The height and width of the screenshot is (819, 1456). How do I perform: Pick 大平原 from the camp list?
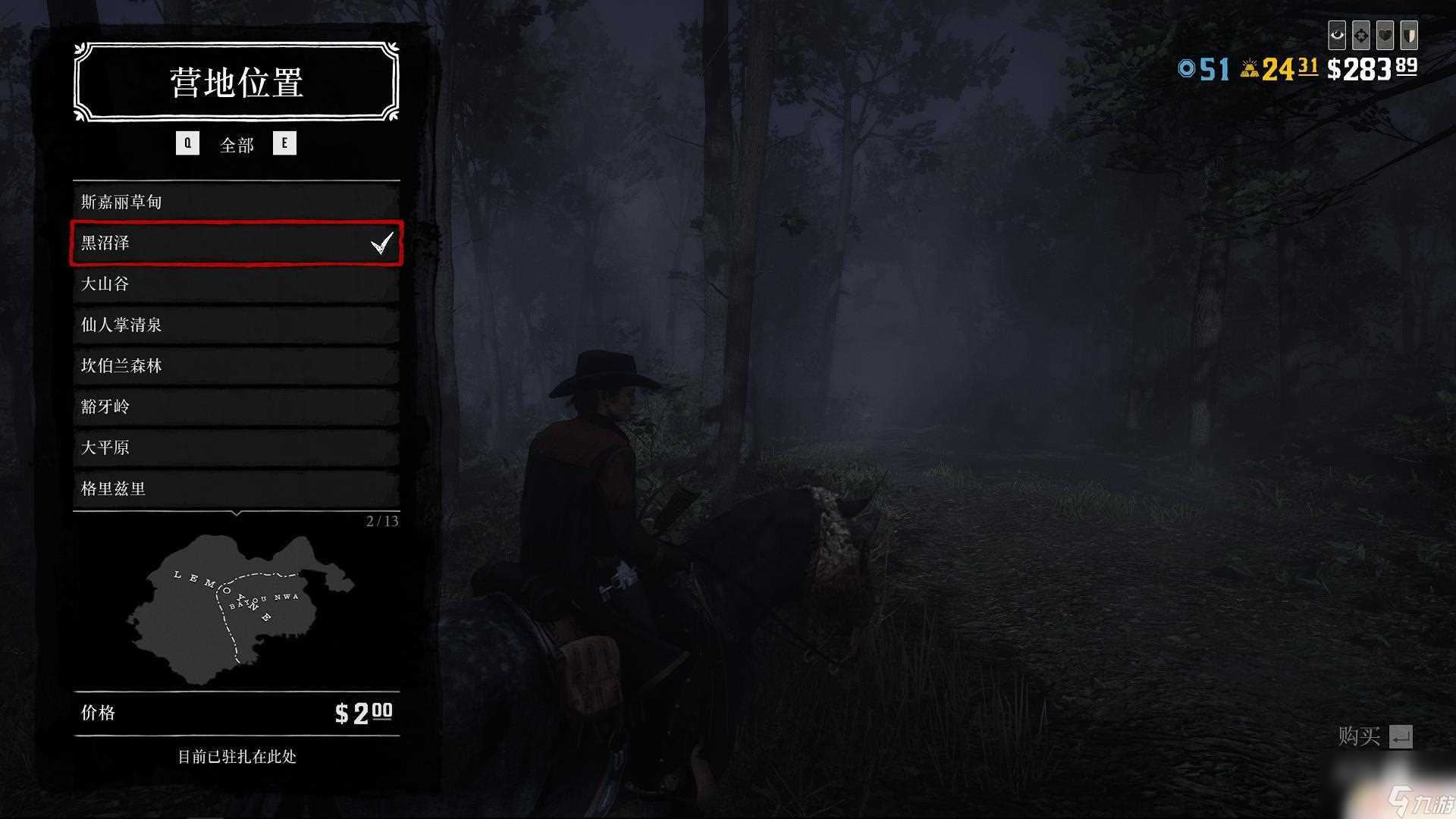[236, 447]
